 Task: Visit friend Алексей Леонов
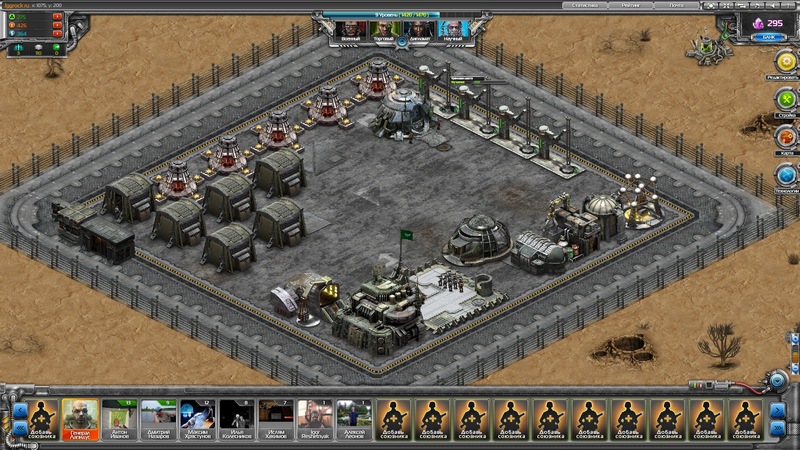(x=354, y=416)
